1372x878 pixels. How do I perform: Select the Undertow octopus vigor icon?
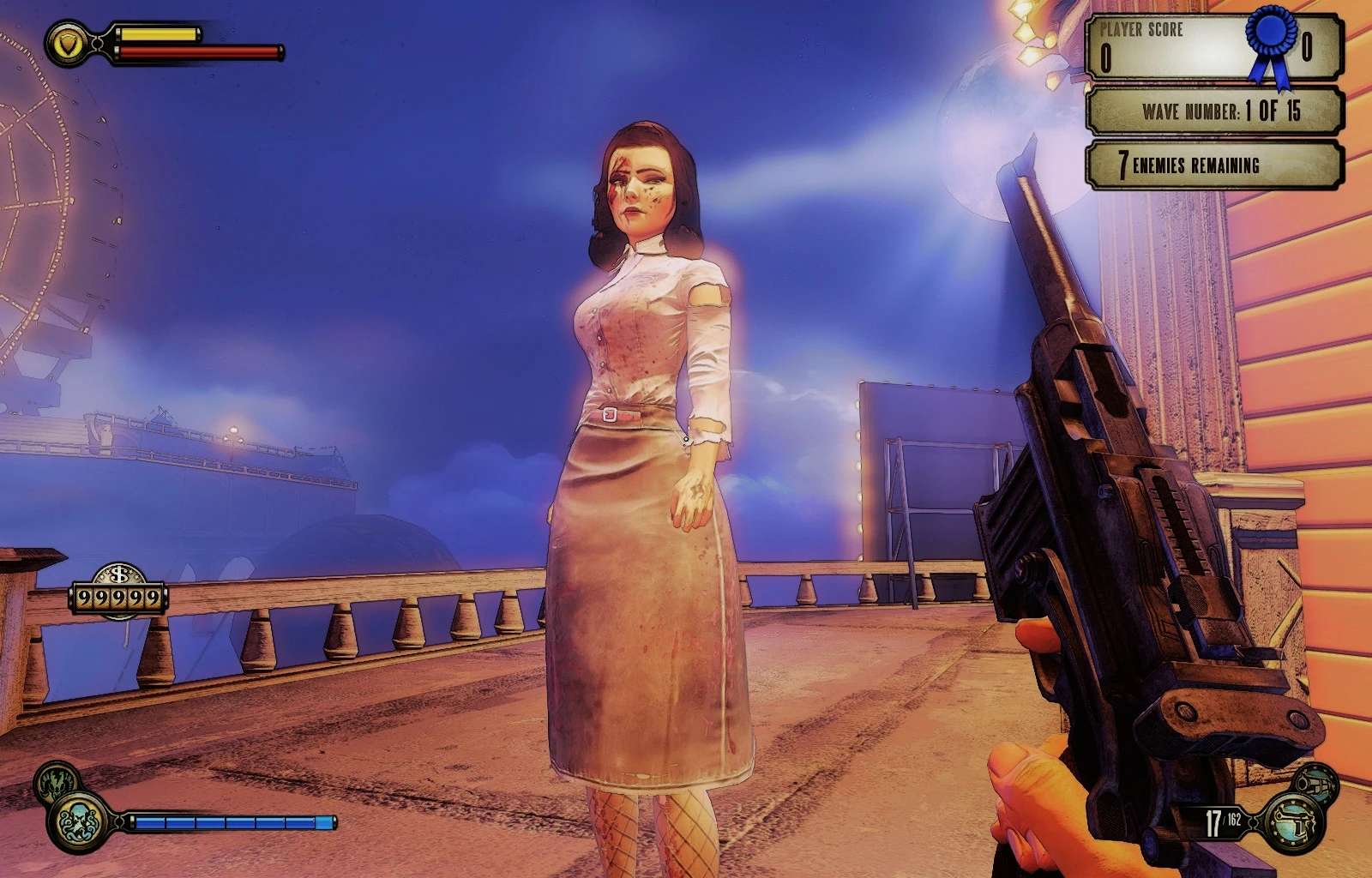point(81,821)
